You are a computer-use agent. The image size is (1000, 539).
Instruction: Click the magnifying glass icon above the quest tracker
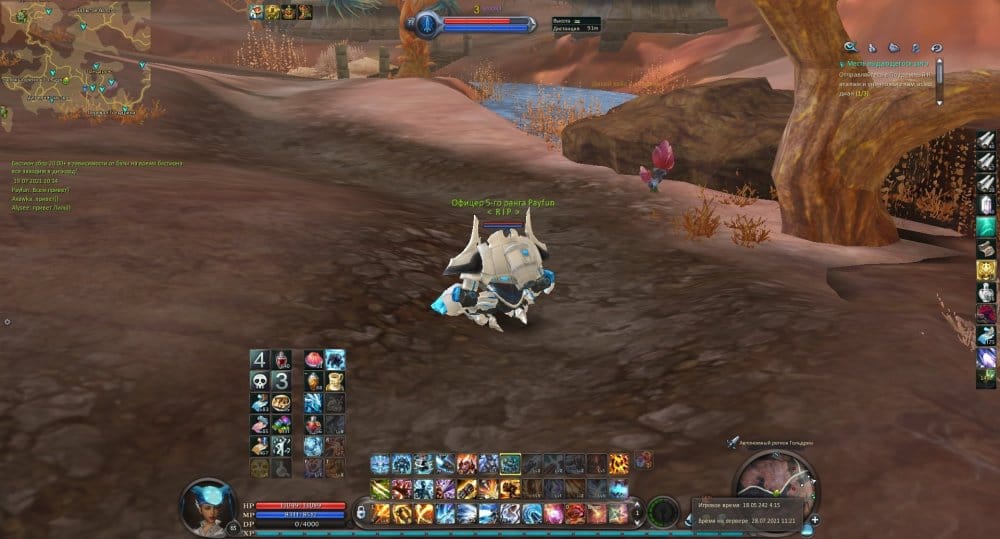(850, 46)
